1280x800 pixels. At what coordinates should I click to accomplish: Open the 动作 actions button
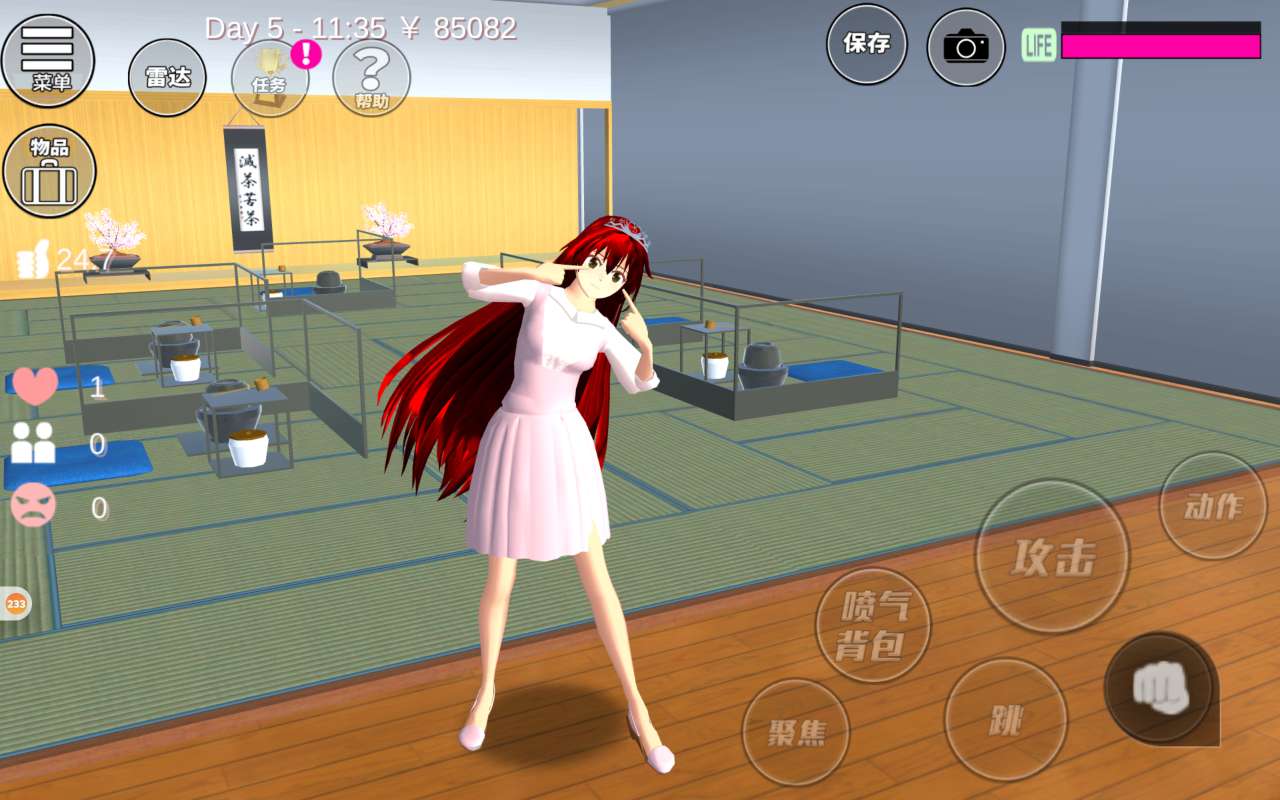point(1213,506)
